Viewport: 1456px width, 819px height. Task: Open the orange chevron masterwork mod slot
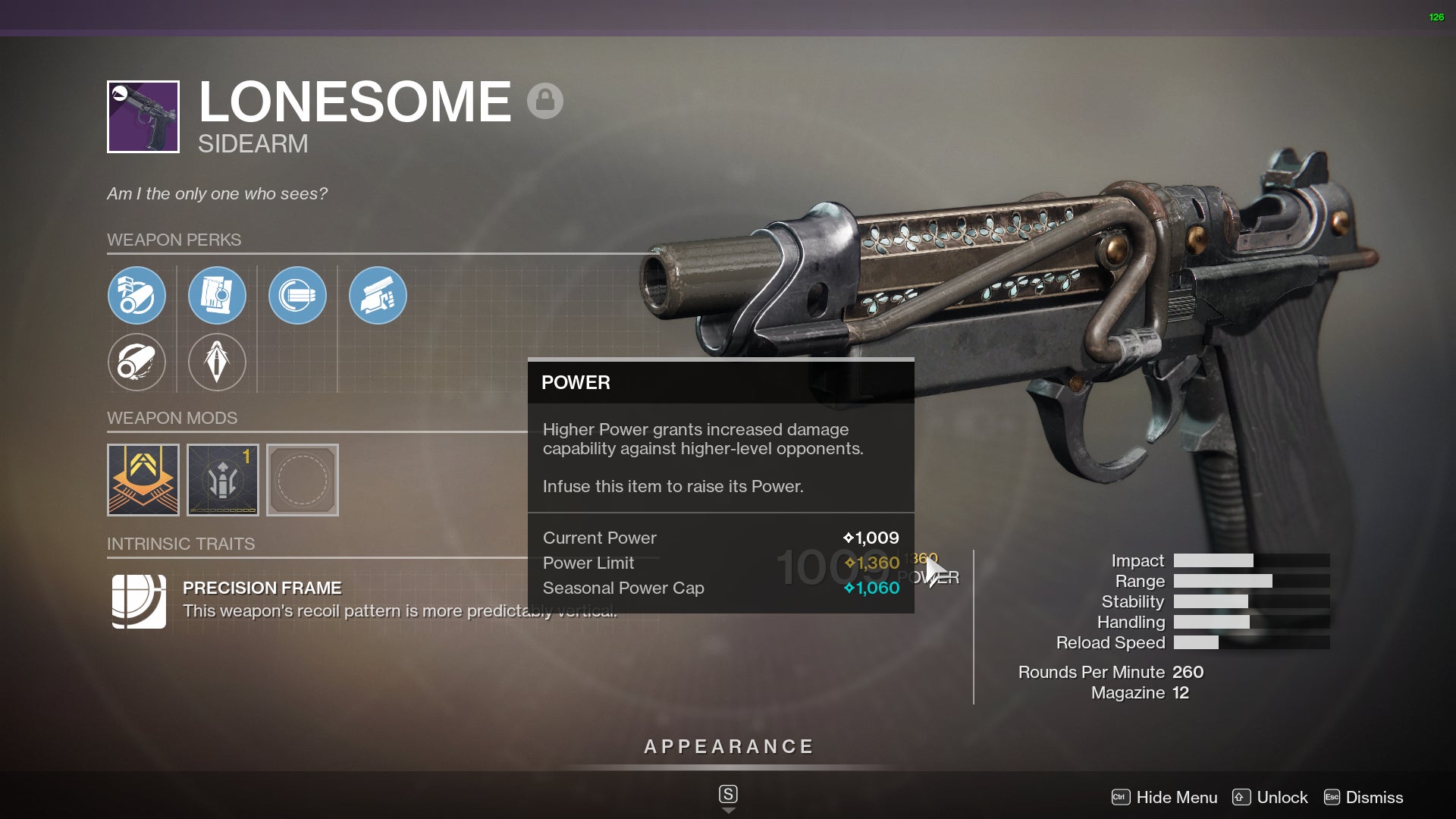point(143,480)
